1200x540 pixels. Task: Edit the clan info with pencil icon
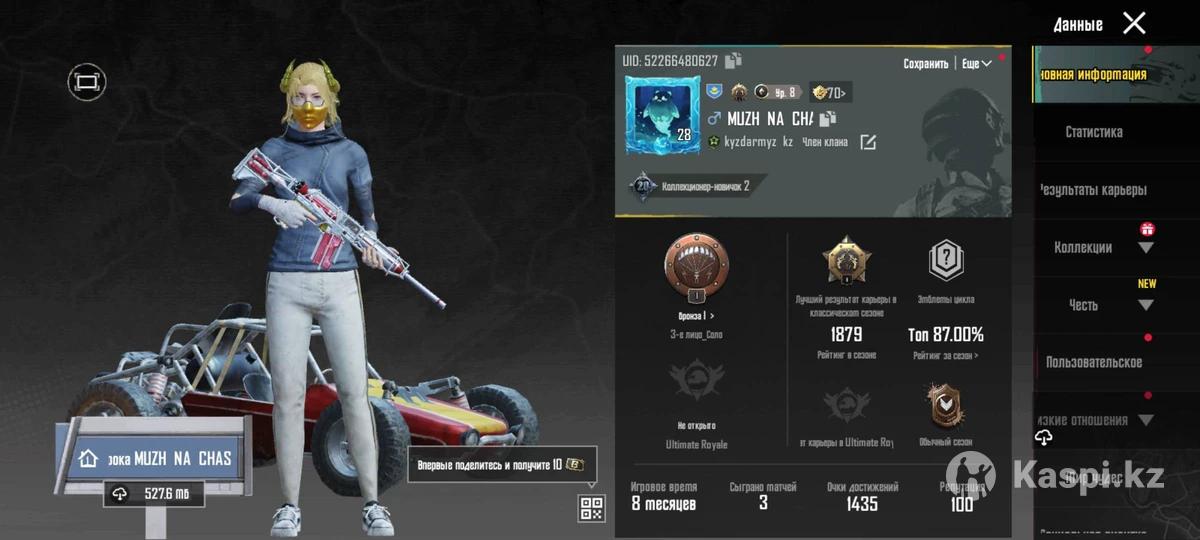pos(868,142)
